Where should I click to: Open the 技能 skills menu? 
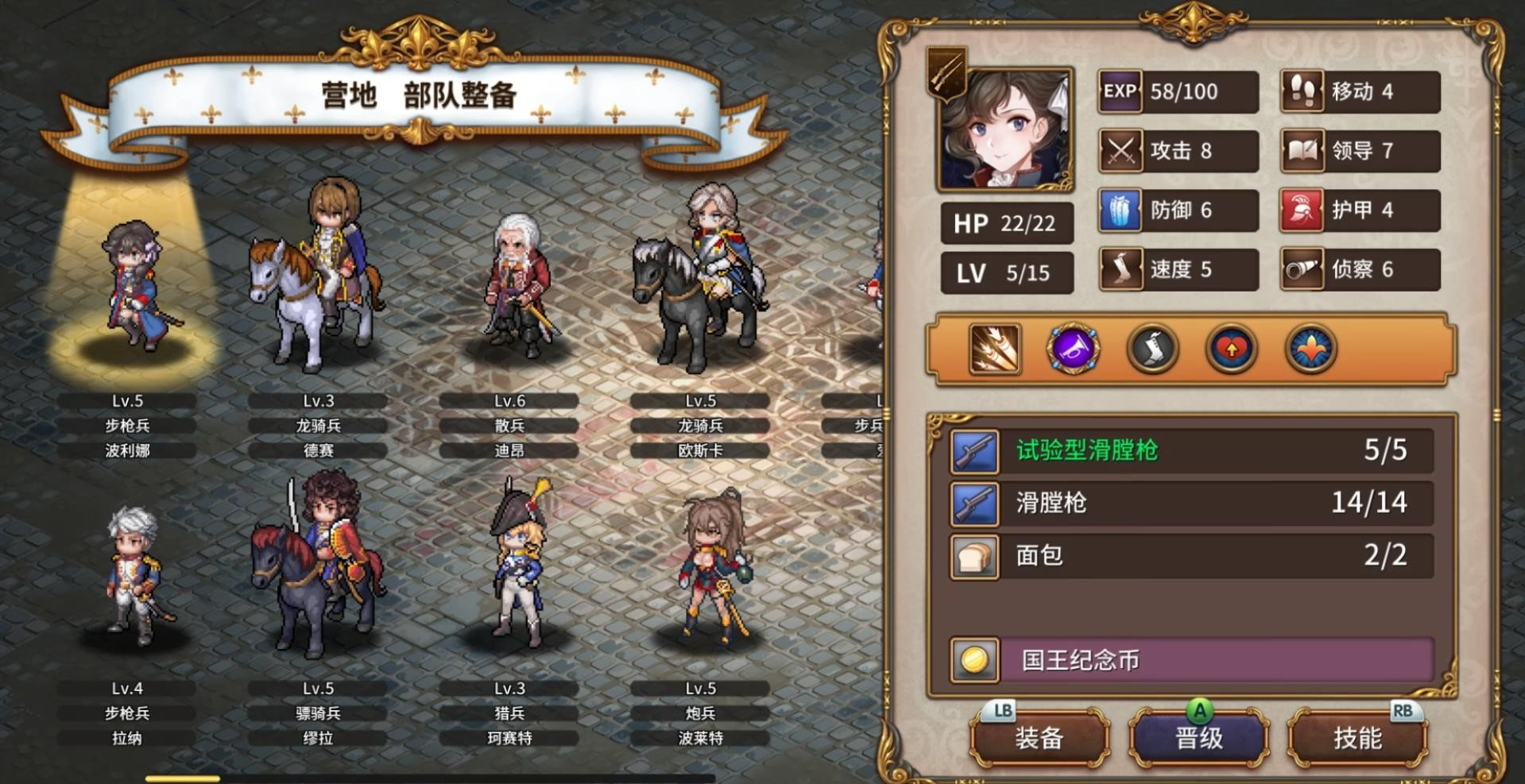(x=1357, y=738)
